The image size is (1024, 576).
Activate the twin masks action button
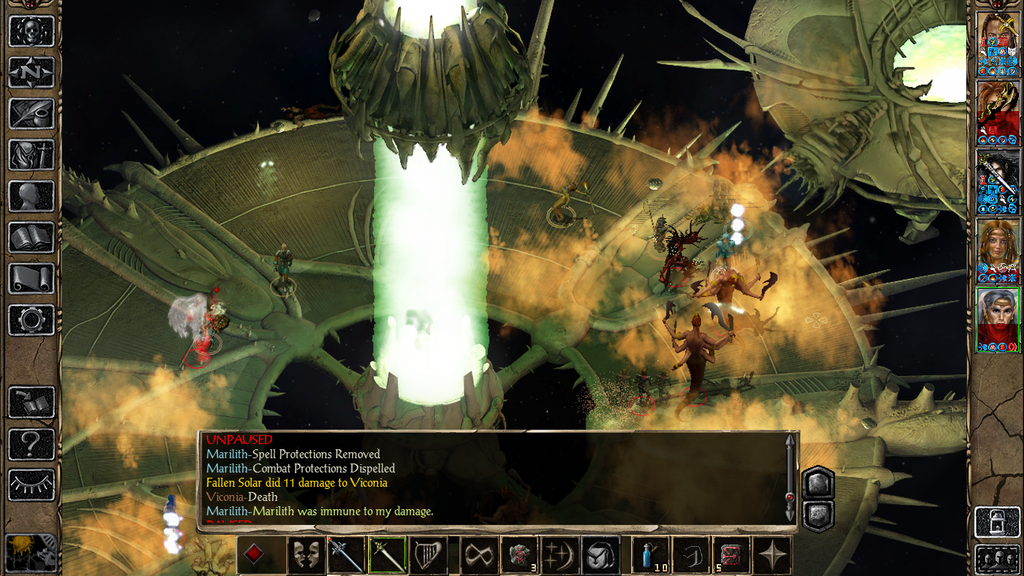306,555
